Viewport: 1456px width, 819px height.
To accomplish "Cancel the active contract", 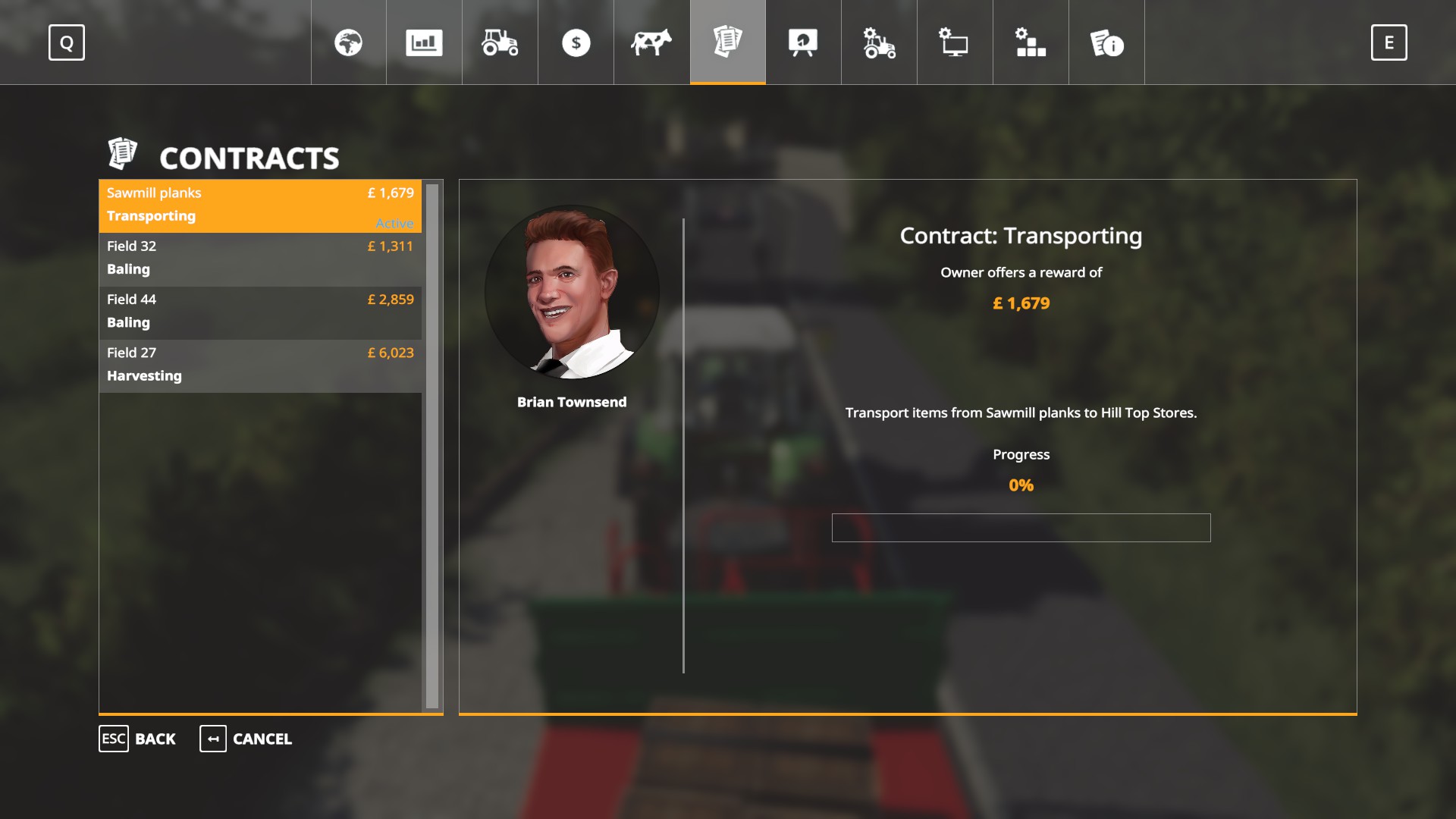I will coord(246,739).
